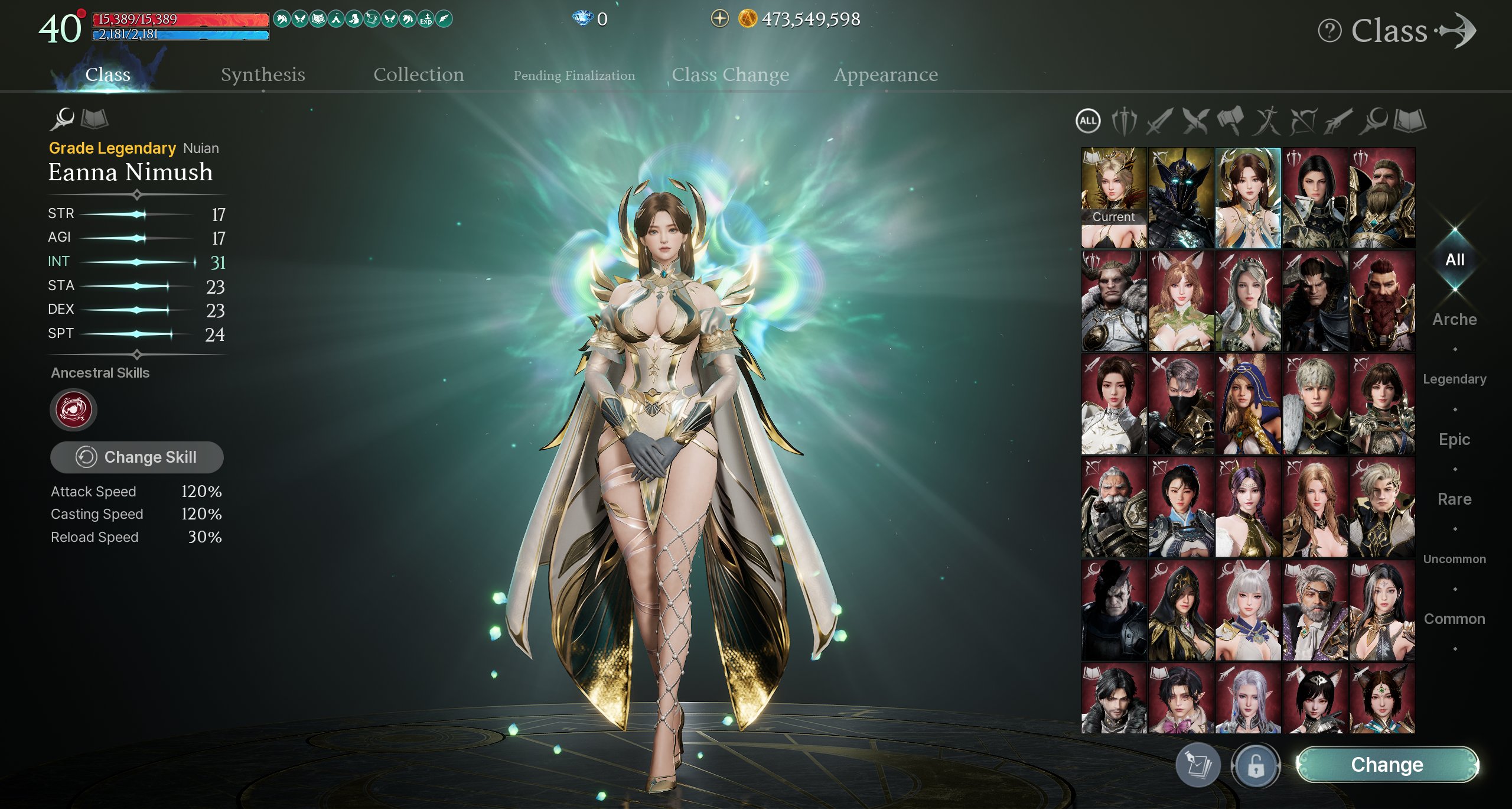
Task: Go to the Class Change tab
Action: (x=730, y=74)
